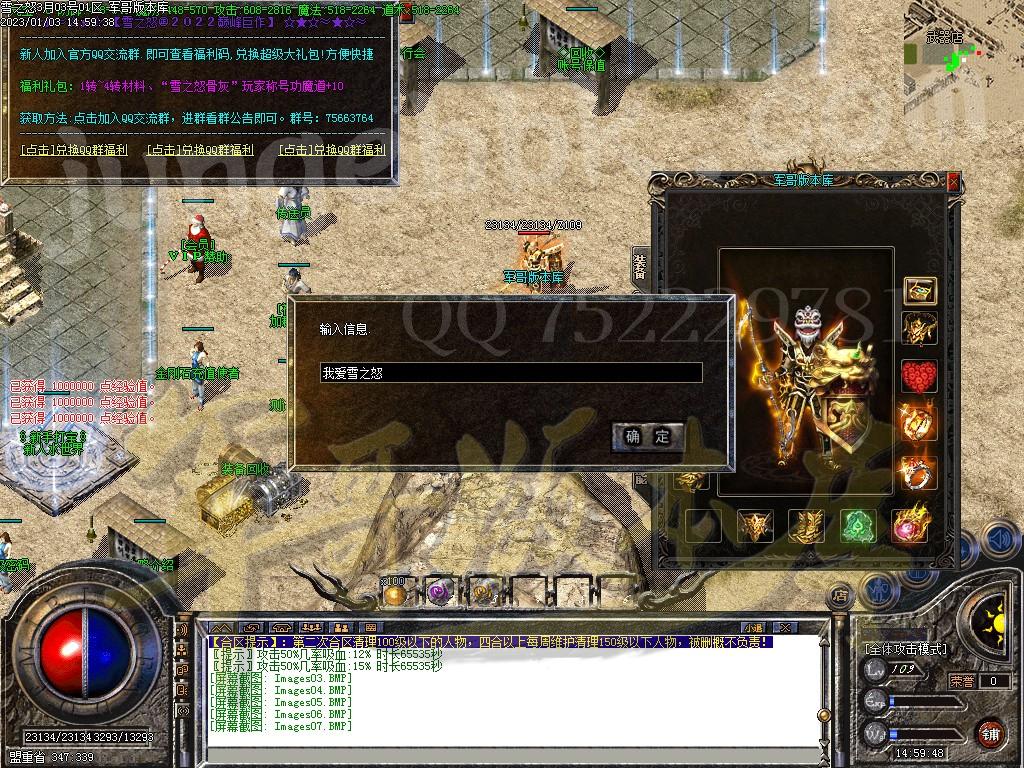Toggle the 全体攻击模式 attack mode label

click(x=906, y=648)
